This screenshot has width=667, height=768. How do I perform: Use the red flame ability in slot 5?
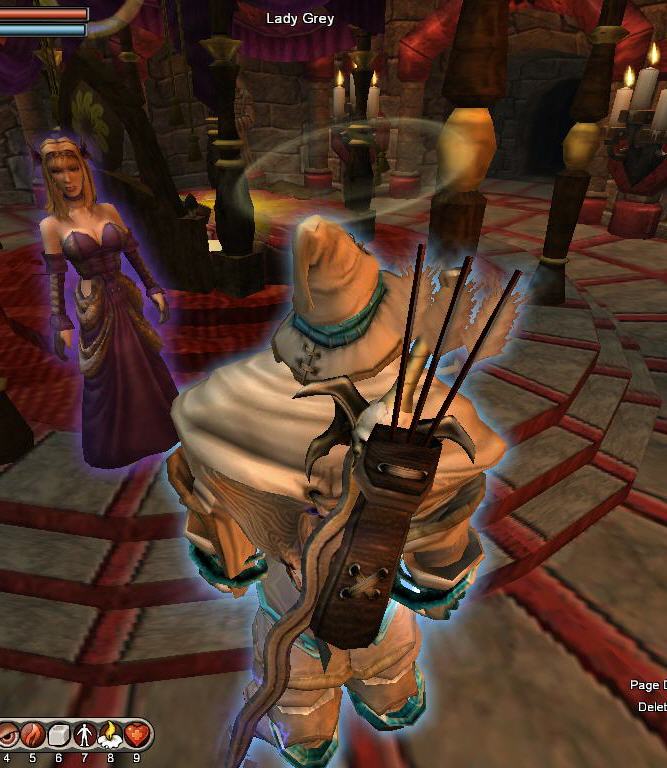pyautogui.click(x=32, y=736)
